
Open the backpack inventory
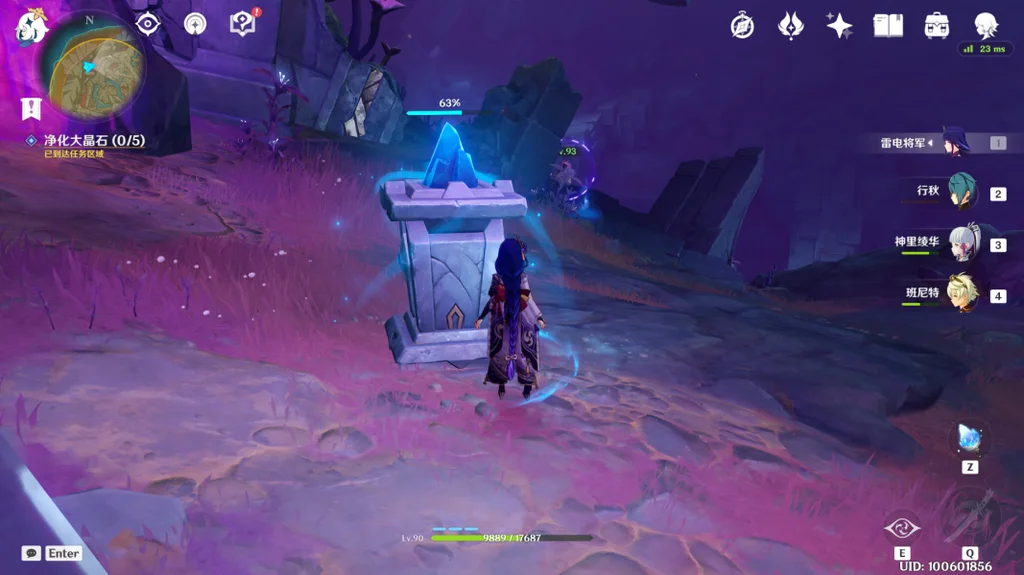937,26
